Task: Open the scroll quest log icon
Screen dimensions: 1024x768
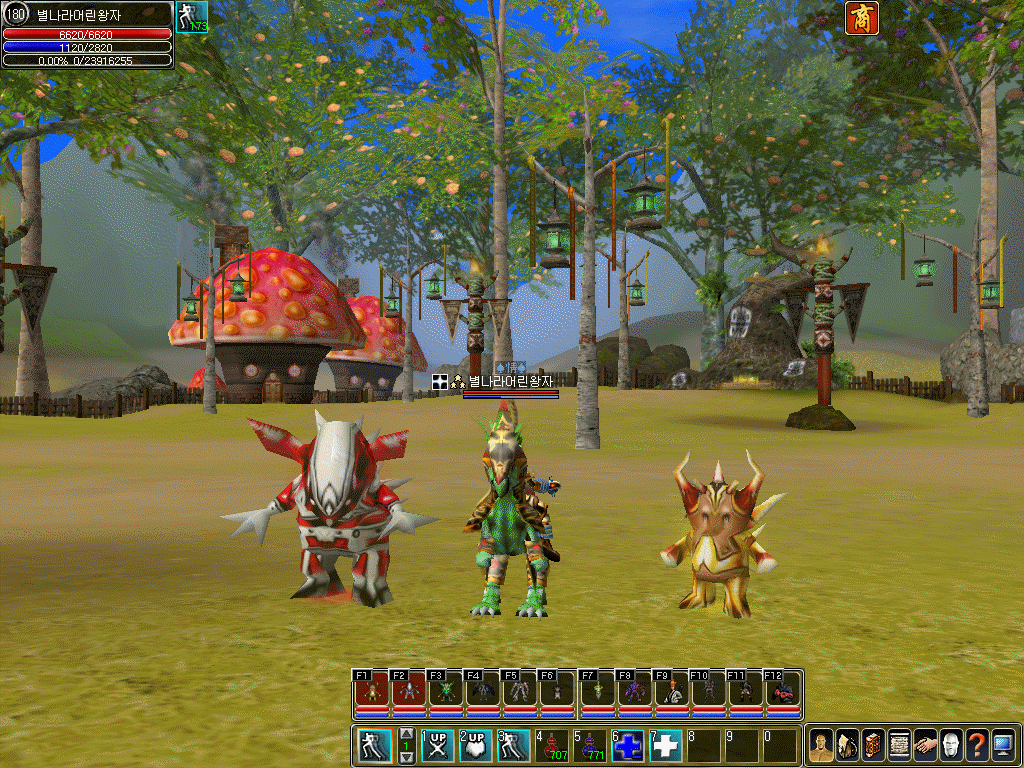Action: 899,746
